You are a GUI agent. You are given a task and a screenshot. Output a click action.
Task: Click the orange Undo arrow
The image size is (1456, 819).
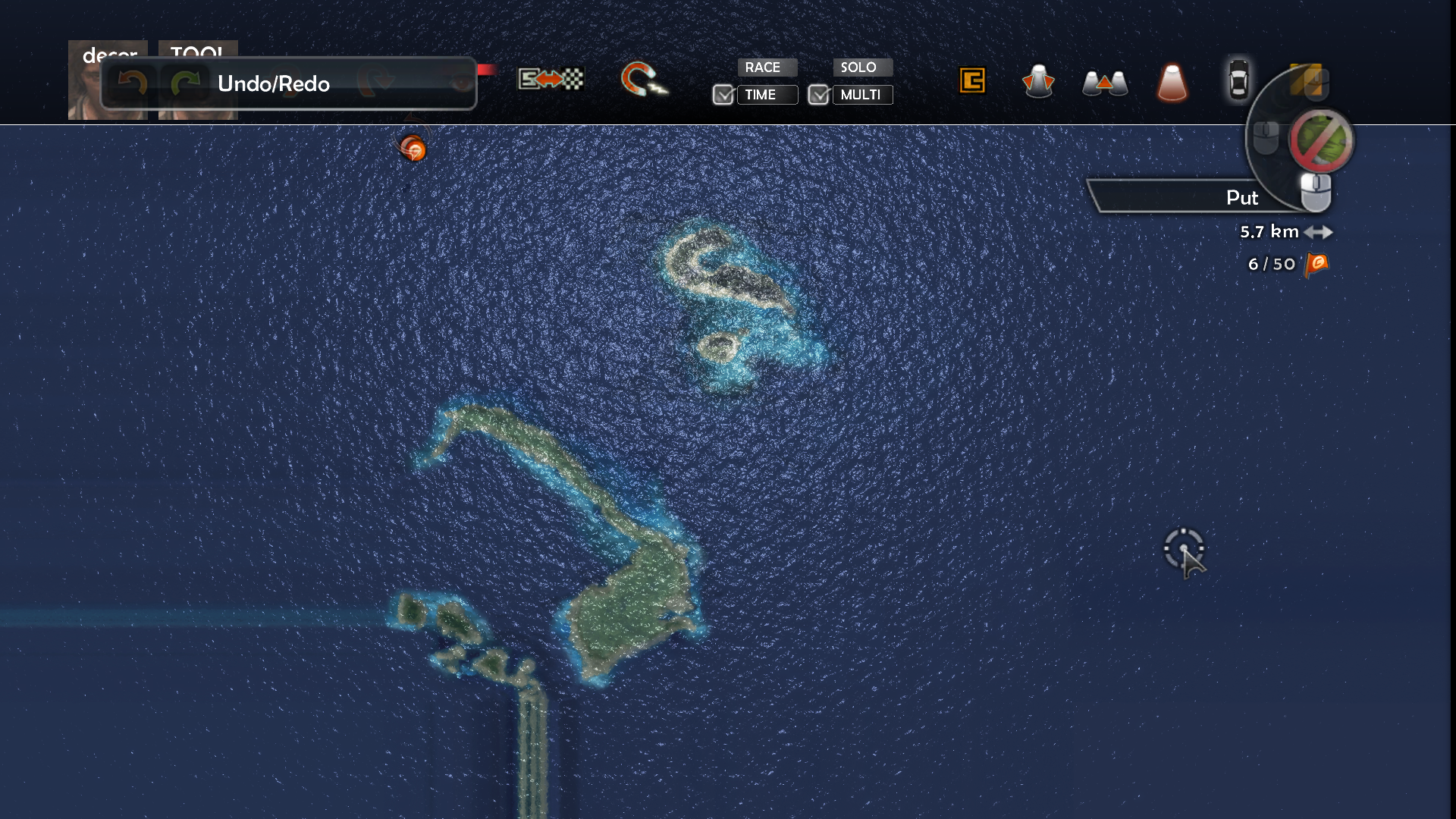tap(133, 83)
